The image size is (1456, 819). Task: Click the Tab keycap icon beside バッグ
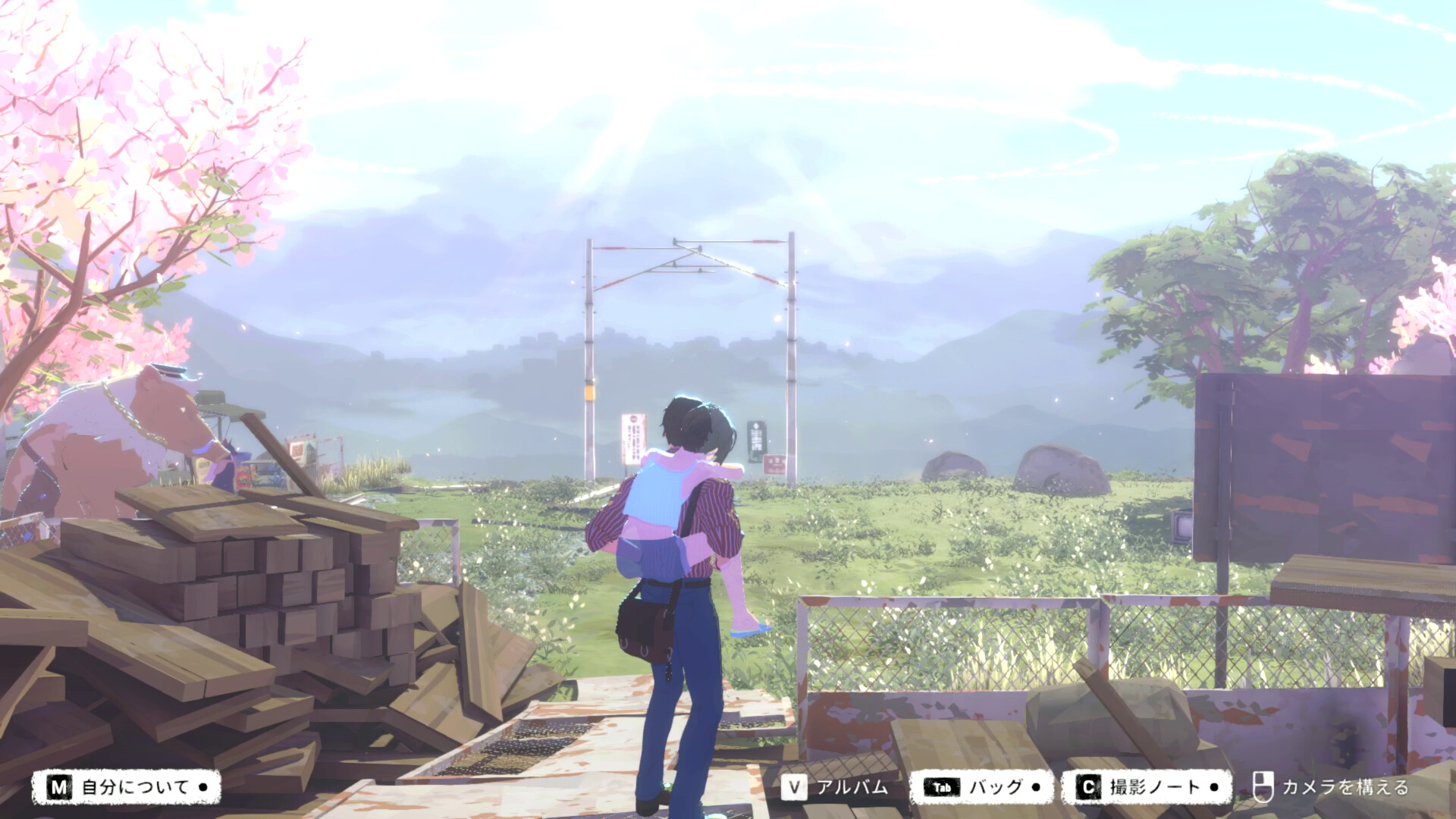(x=943, y=787)
